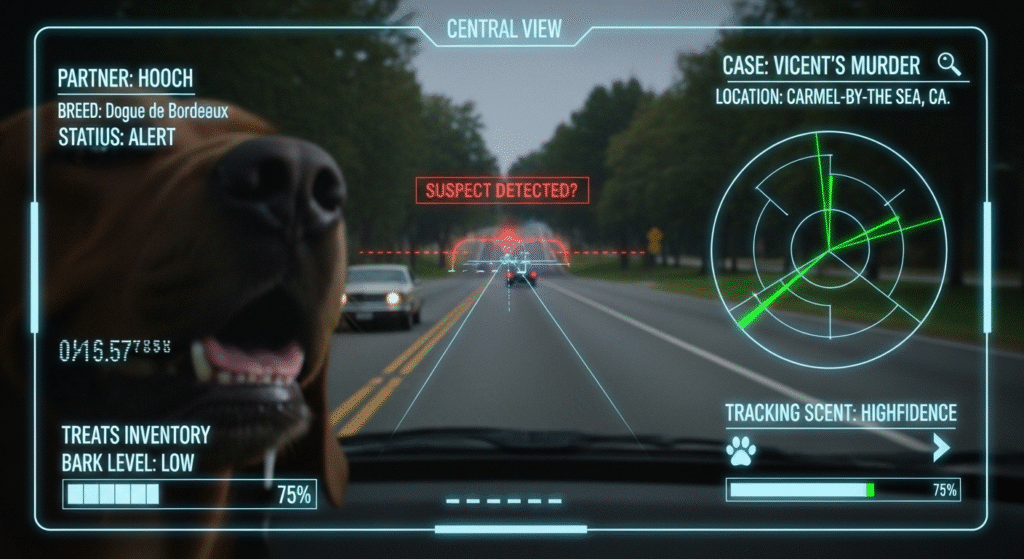The width and height of the screenshot is (1024, 559).
Task: Activate the Tracking Scent arrow button
Action: [941, 448]
